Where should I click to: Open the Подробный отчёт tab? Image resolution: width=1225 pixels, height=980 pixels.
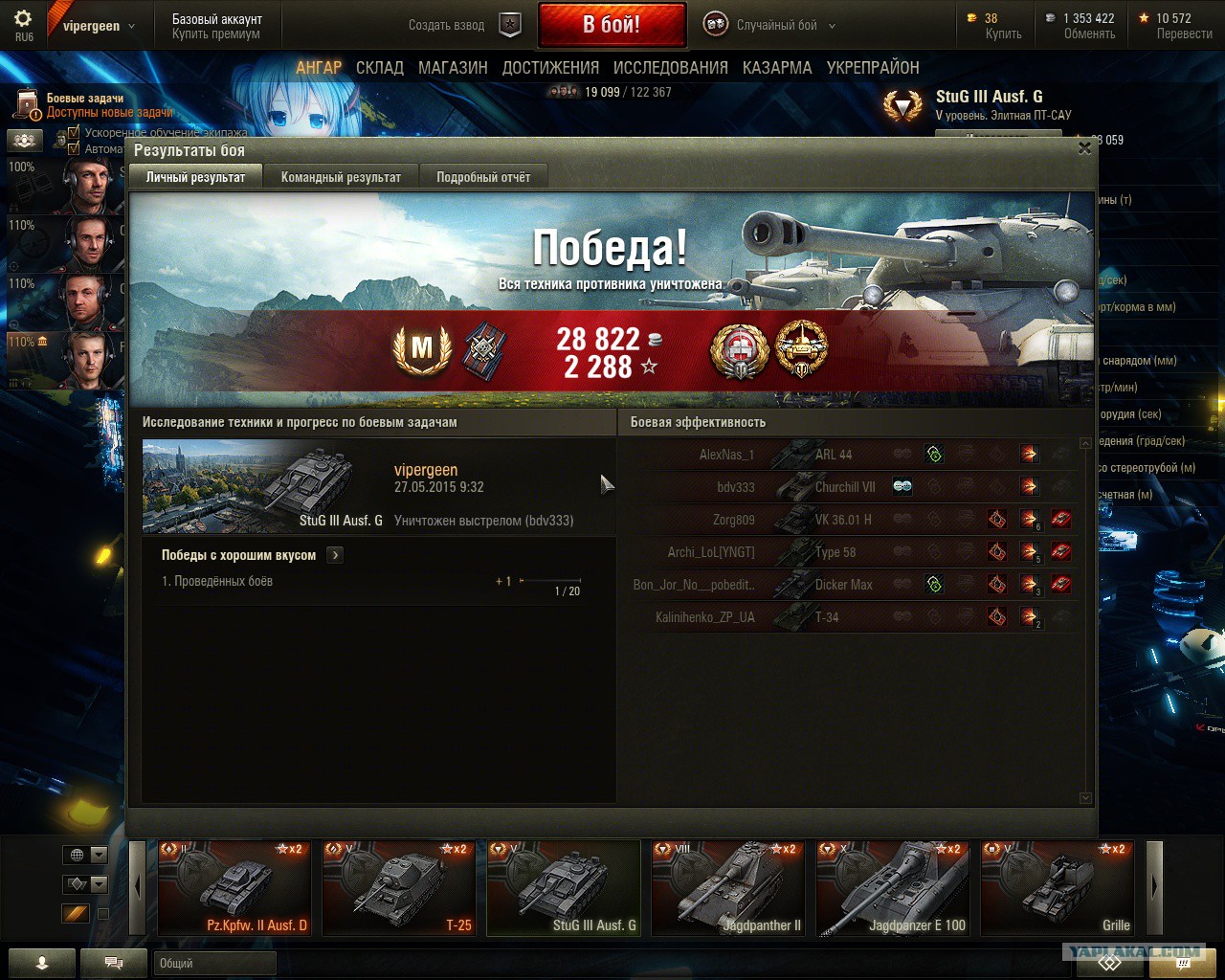pyautogui.click(x=483, y=177)
